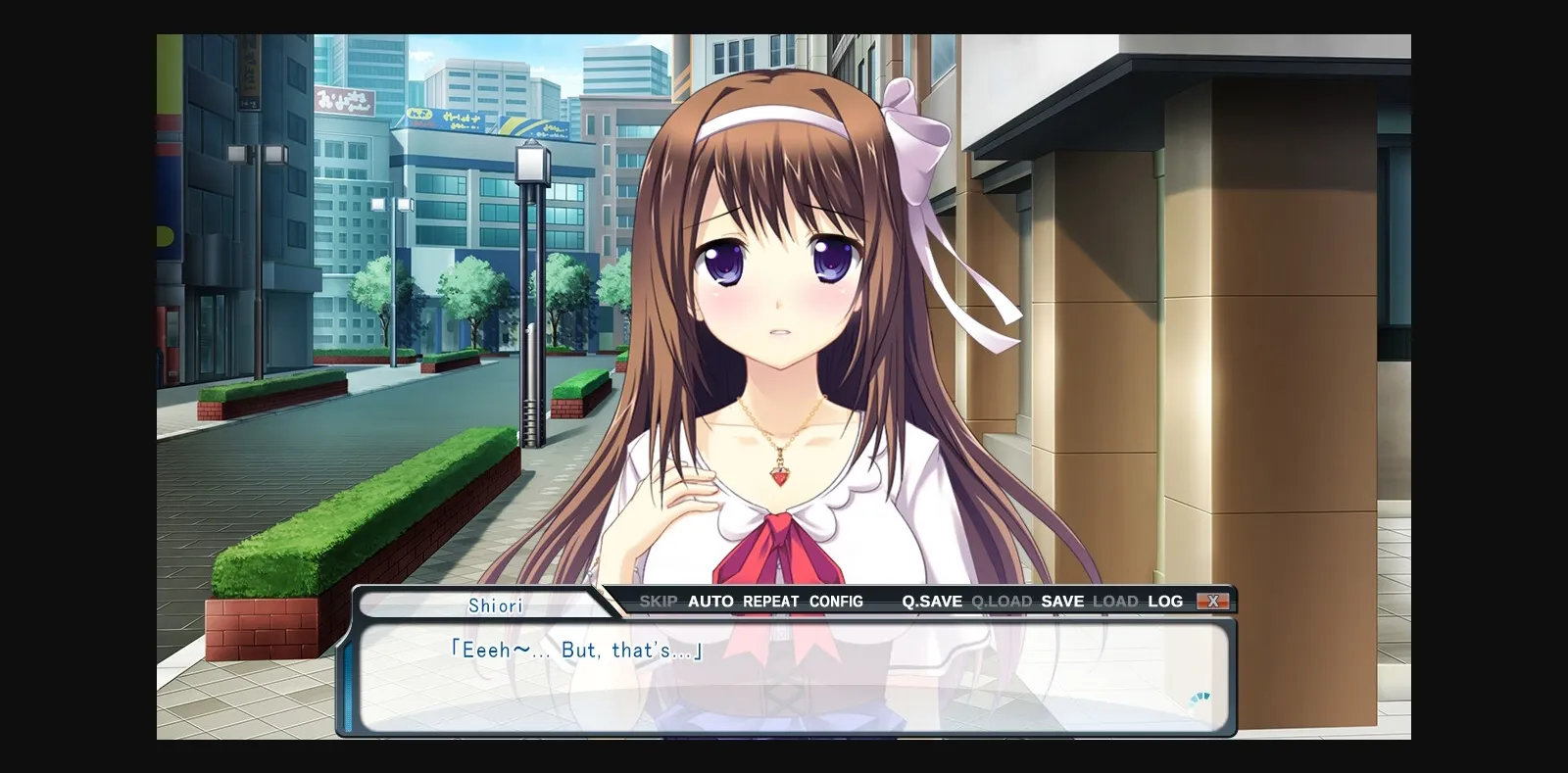Image resolution: width=1568 pixels, height=773 pixels.
Task: Open the LOAD screen
Action: click(1118, 601)
